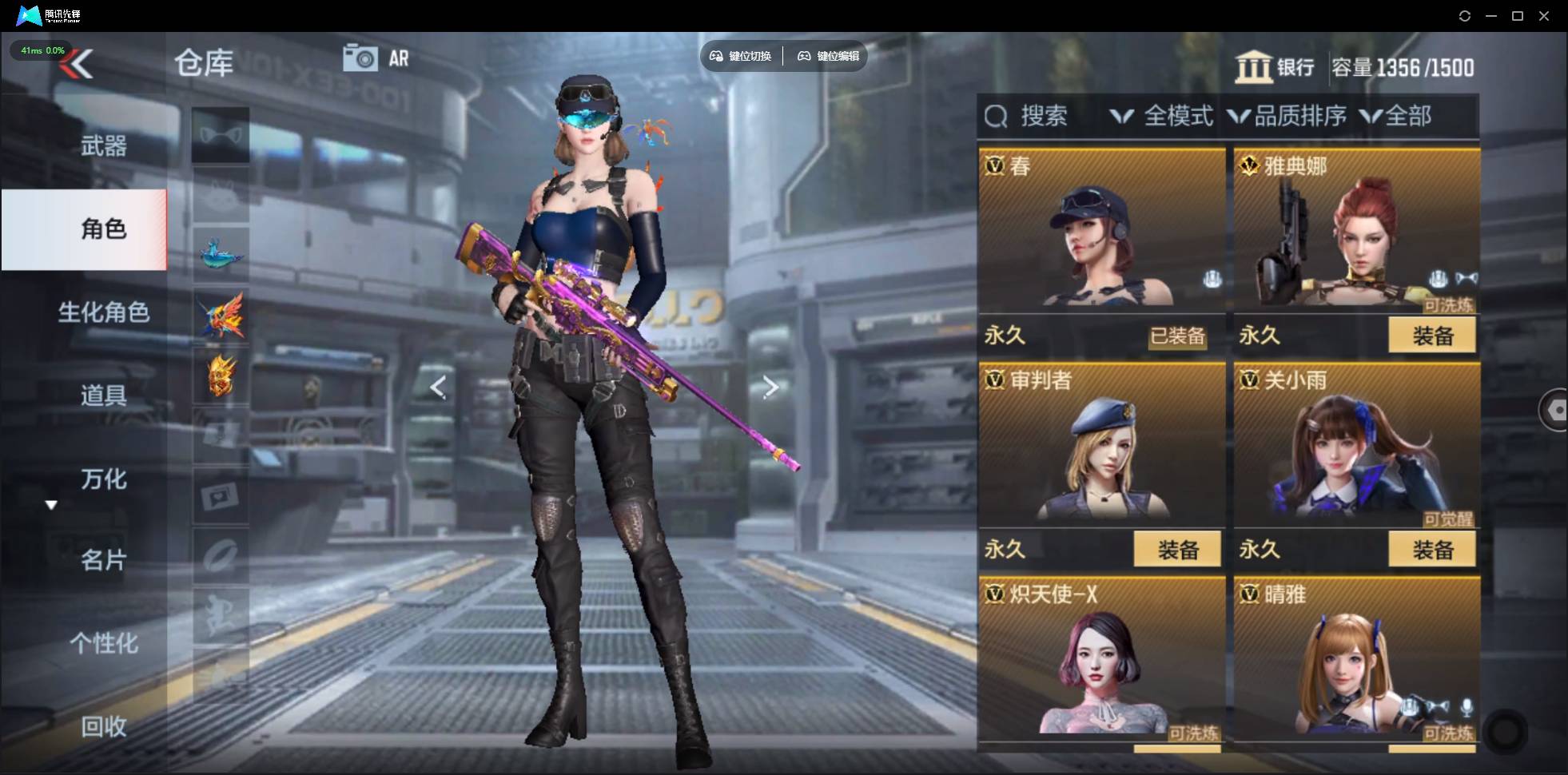Go back with the double-arrow button
Image resolution: width=1568 pixels, height=775 pixels.
(x=78, y=64)
